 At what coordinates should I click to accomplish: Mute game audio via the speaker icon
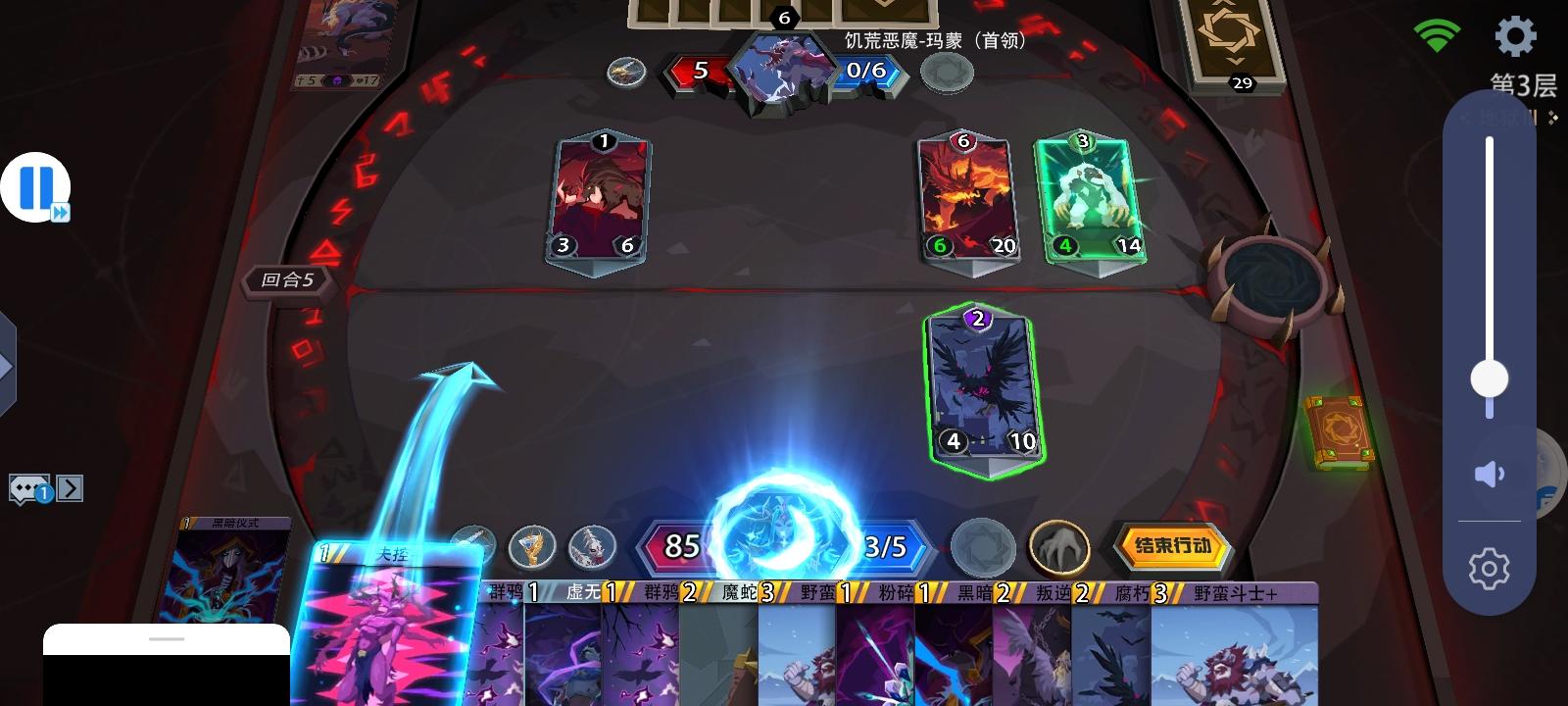pyautogui.click(x=1490, y=474)
